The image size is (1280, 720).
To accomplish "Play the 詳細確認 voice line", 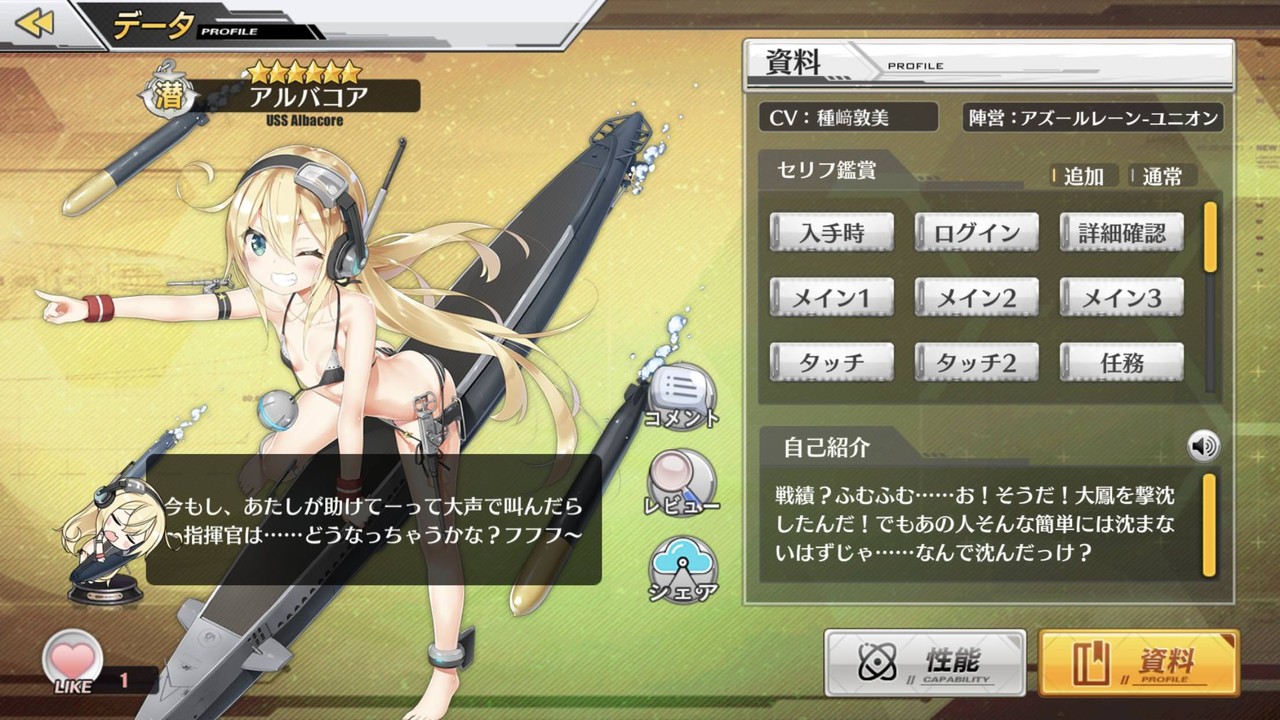I will tap(1121, 231).
